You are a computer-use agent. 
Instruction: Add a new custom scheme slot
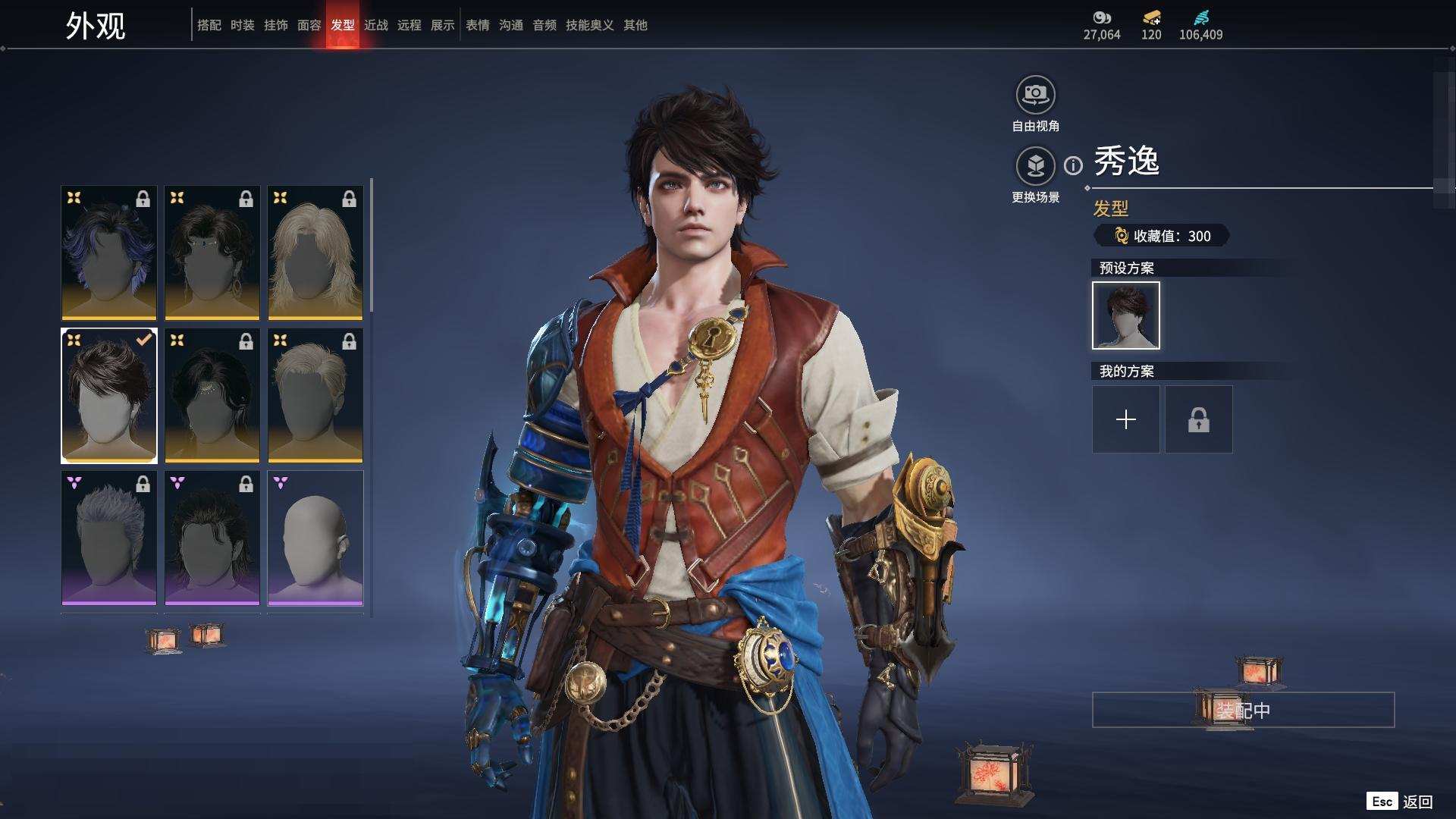click(1125, 419)
